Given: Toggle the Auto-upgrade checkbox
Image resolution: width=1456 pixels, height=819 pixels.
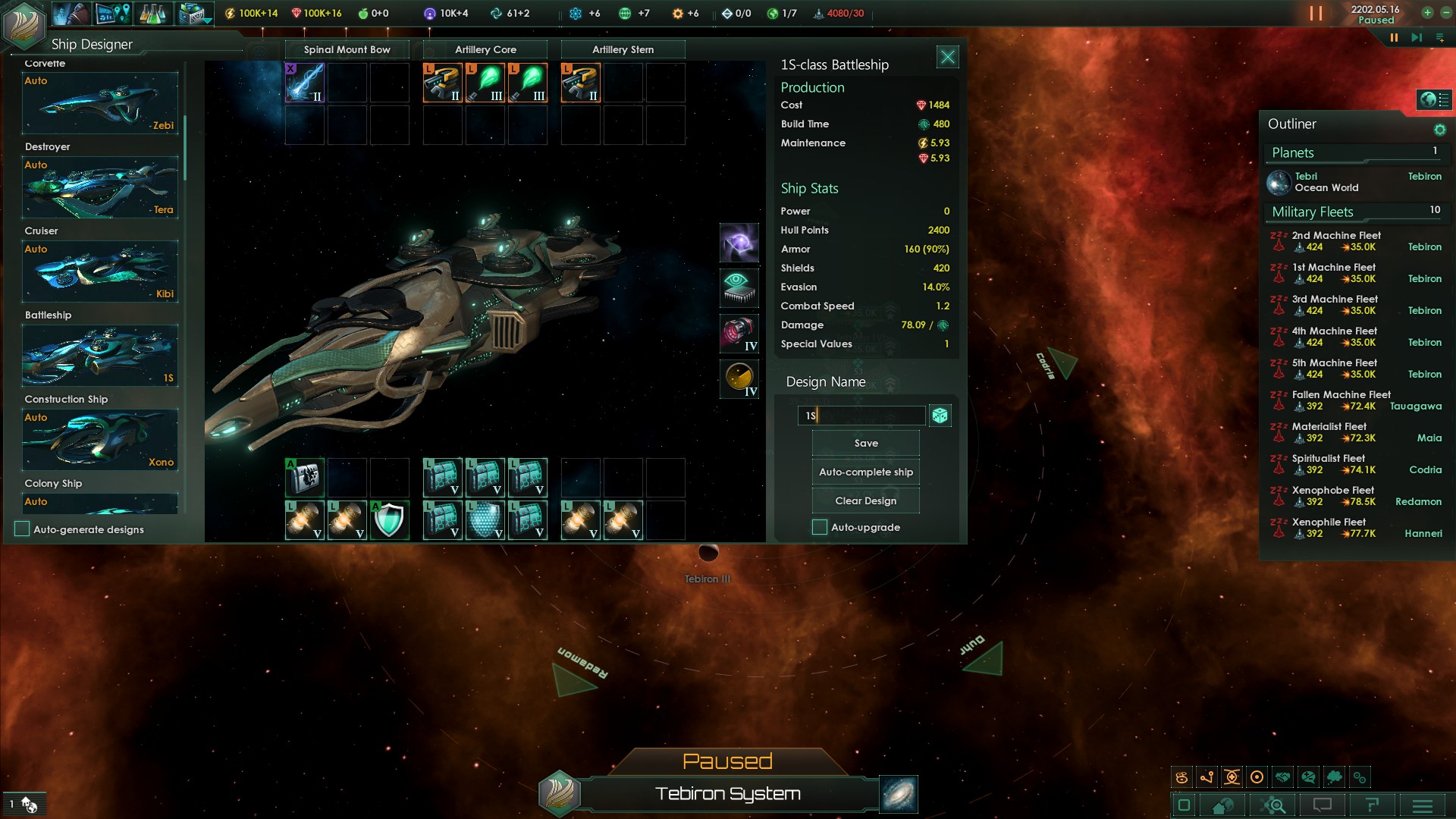Looking at the screenshot, I should [820, 527].
